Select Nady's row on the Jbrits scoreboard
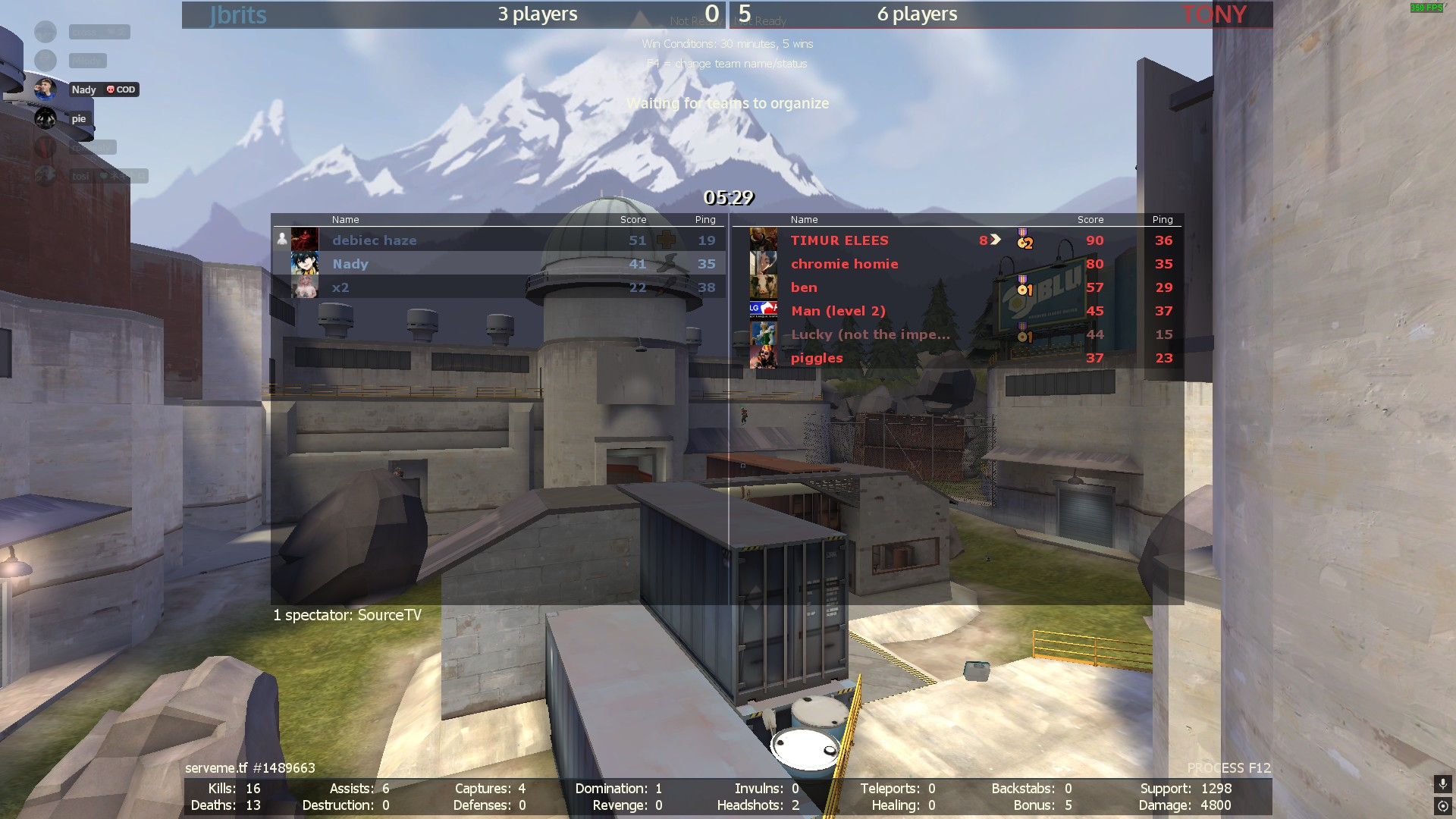 (x=350, y=264)
